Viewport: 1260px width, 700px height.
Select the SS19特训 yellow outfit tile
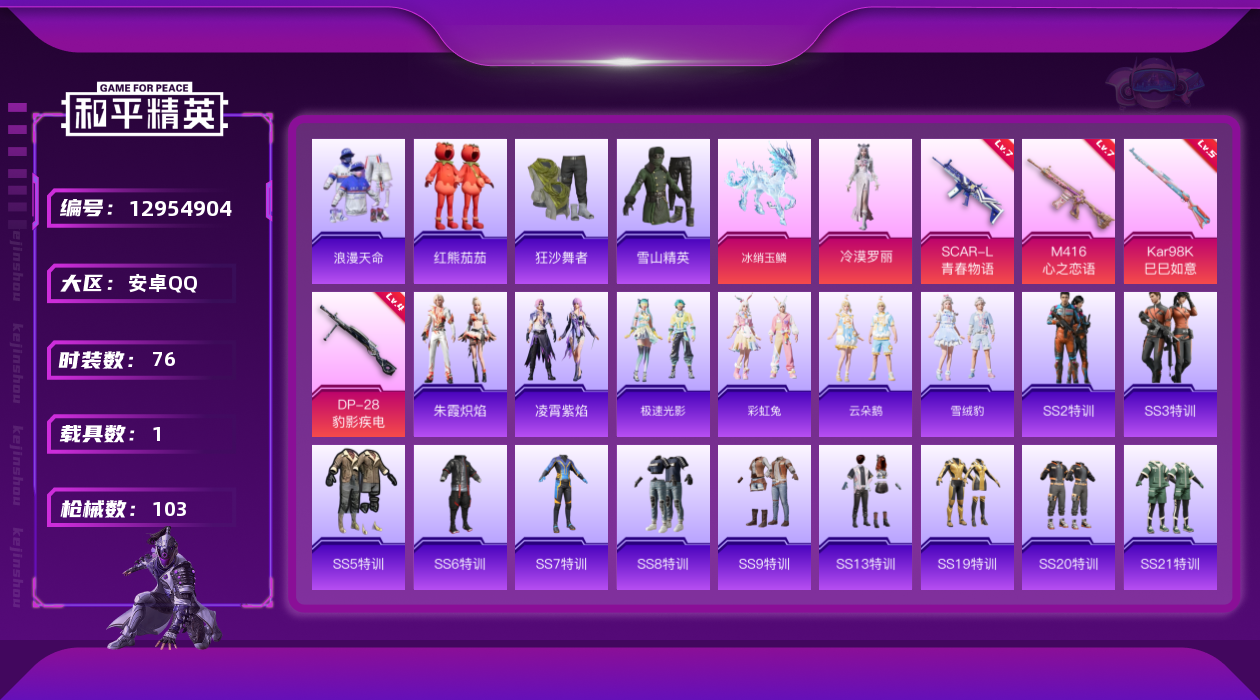(967, 517)
